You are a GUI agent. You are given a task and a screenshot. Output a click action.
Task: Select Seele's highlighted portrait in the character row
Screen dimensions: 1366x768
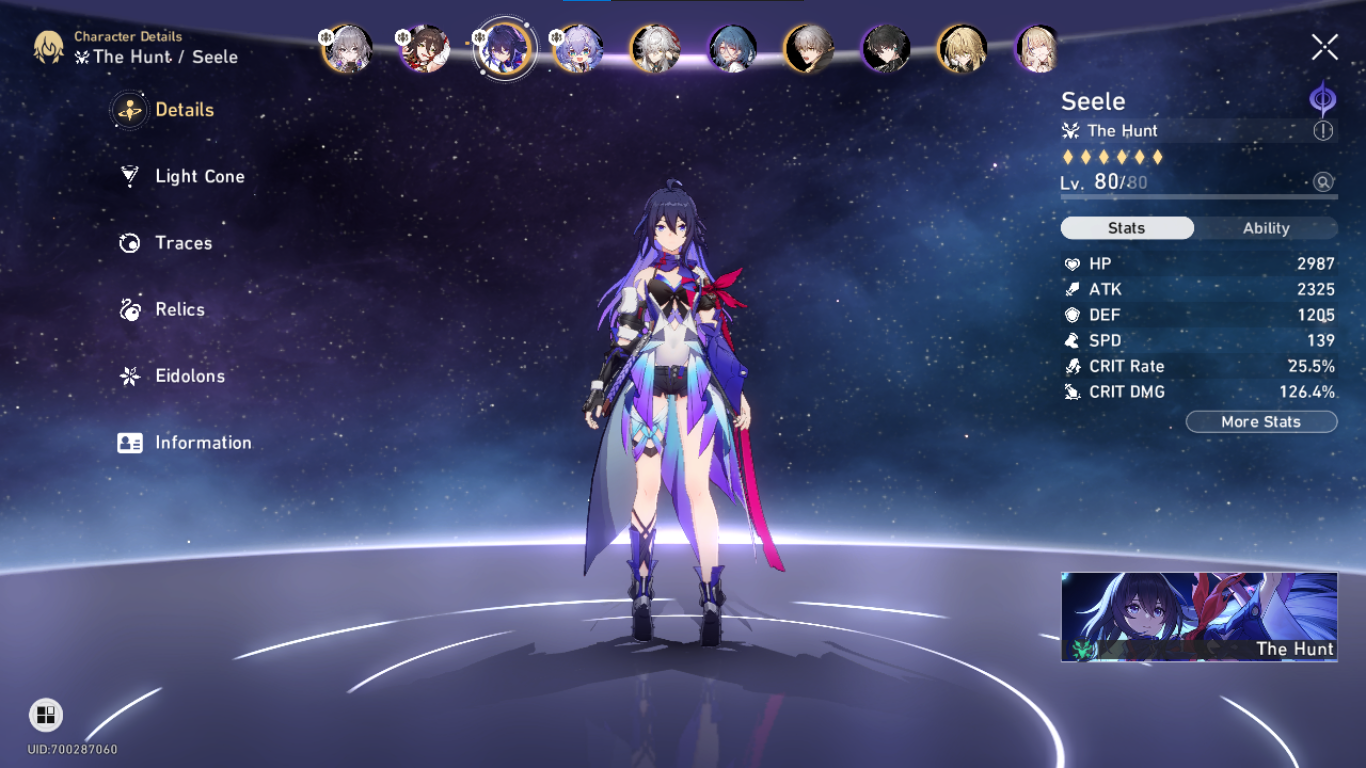[x=504, y=48]
